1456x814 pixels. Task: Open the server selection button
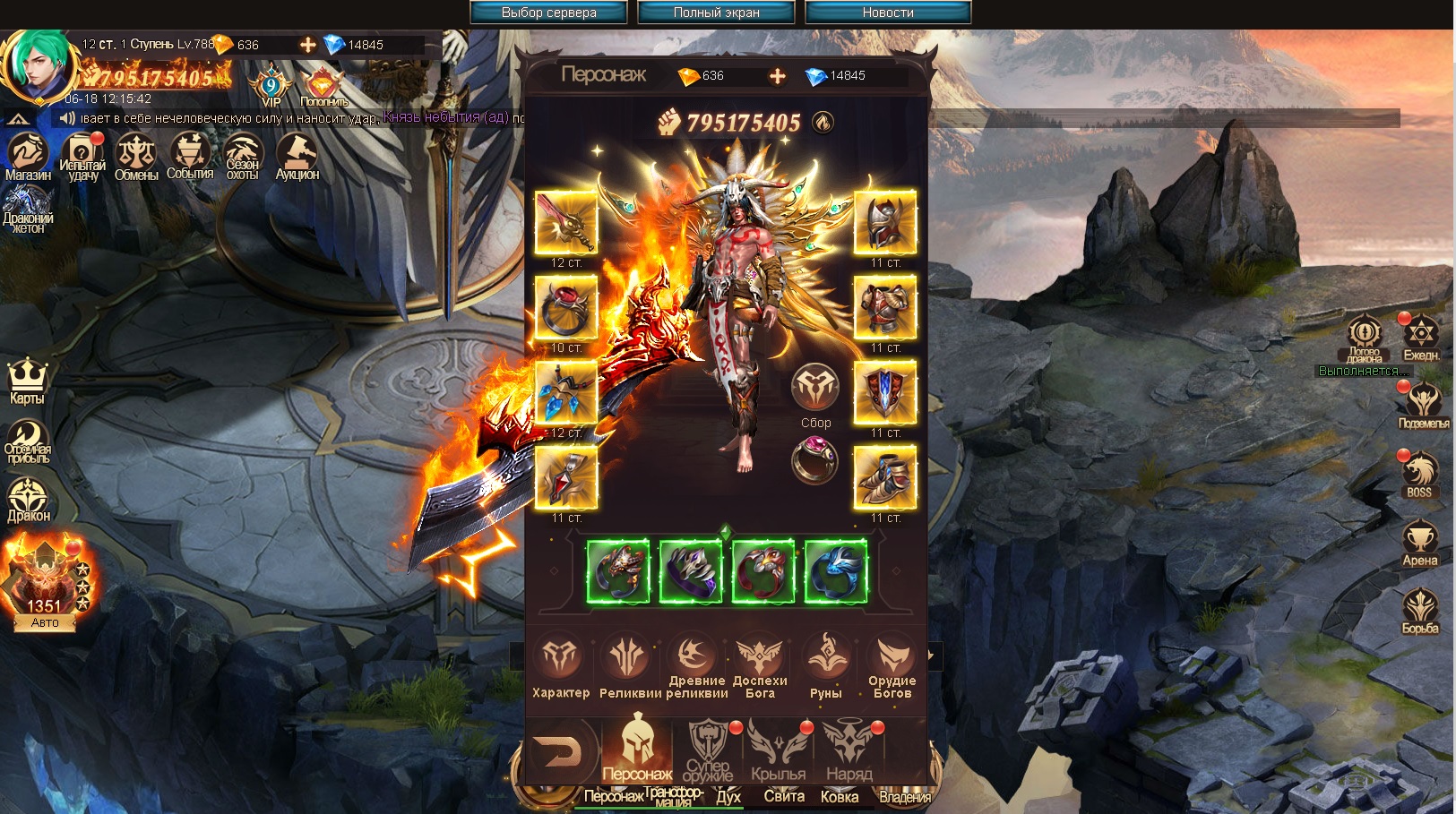548,13
